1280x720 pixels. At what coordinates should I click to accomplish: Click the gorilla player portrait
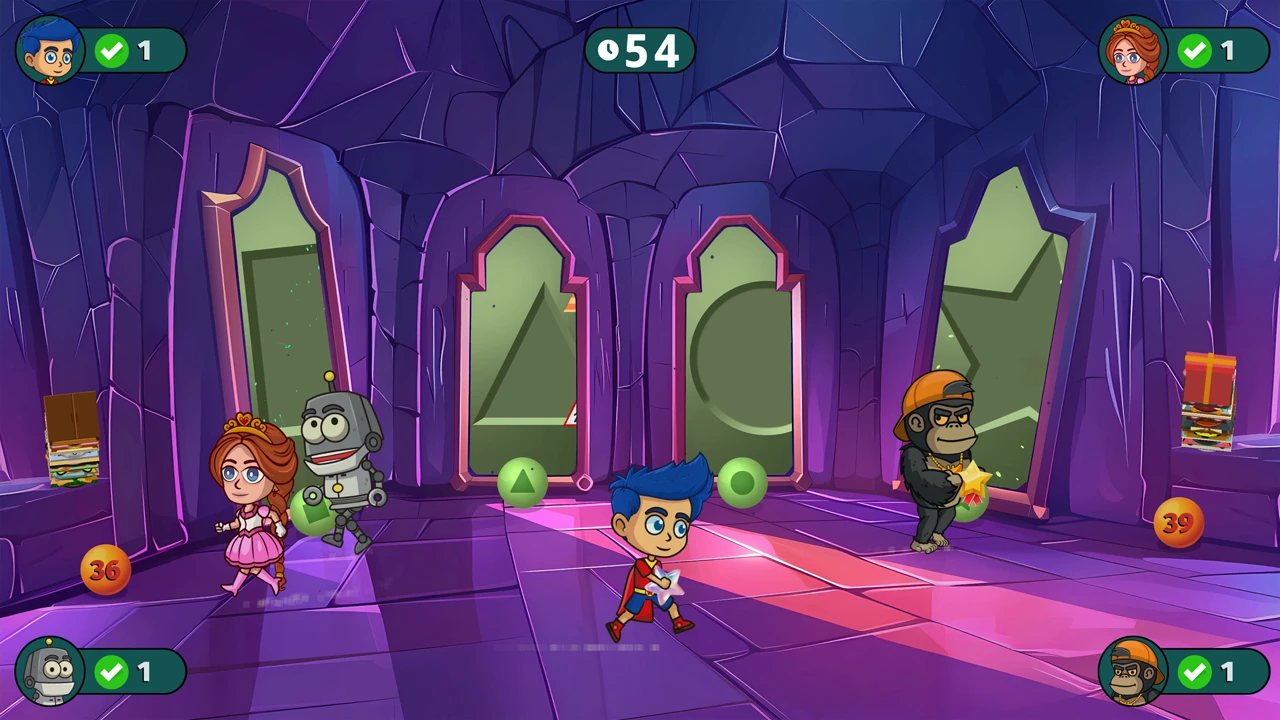click(1133, 671)
